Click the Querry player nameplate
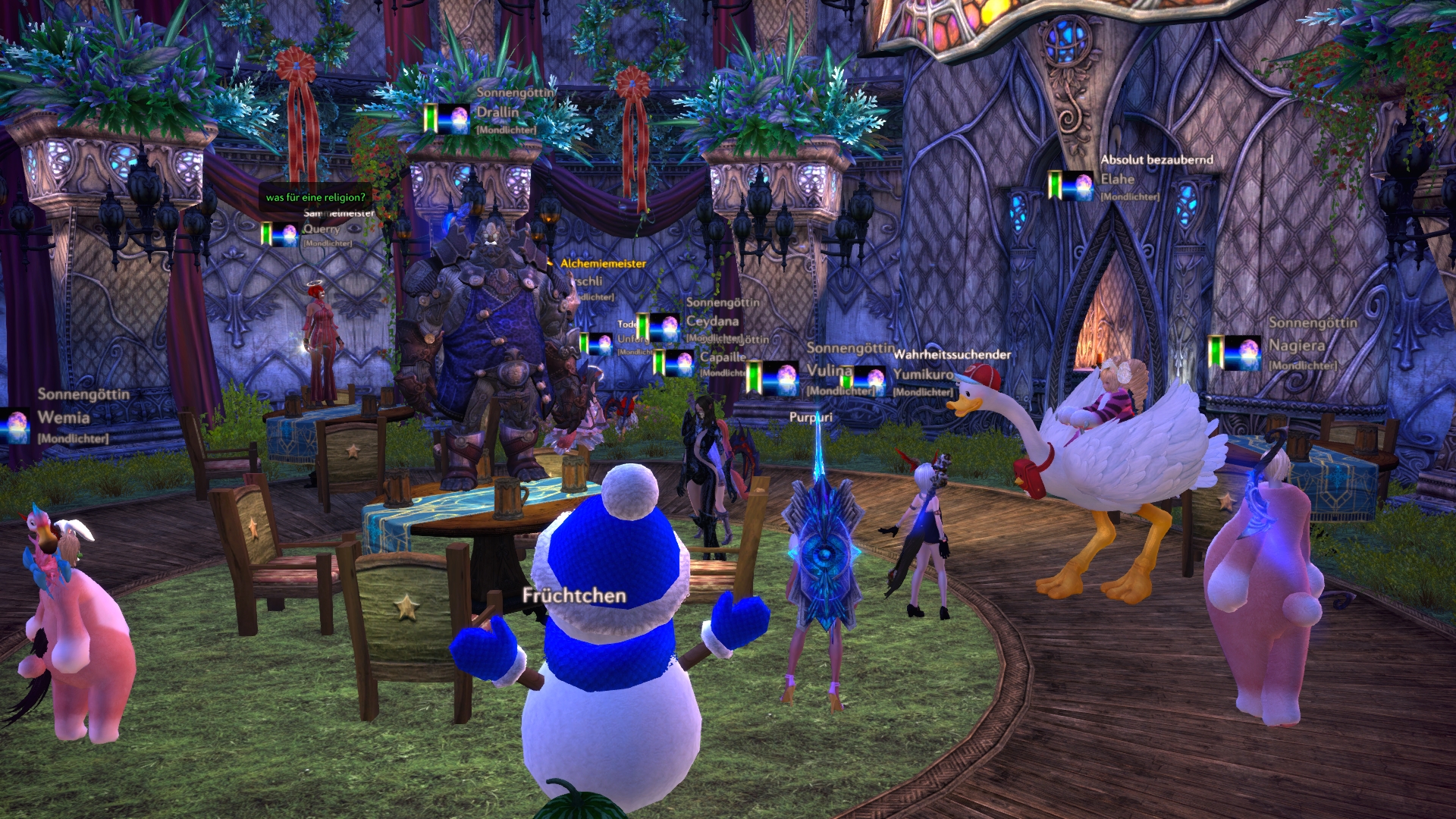 [322, 229]
